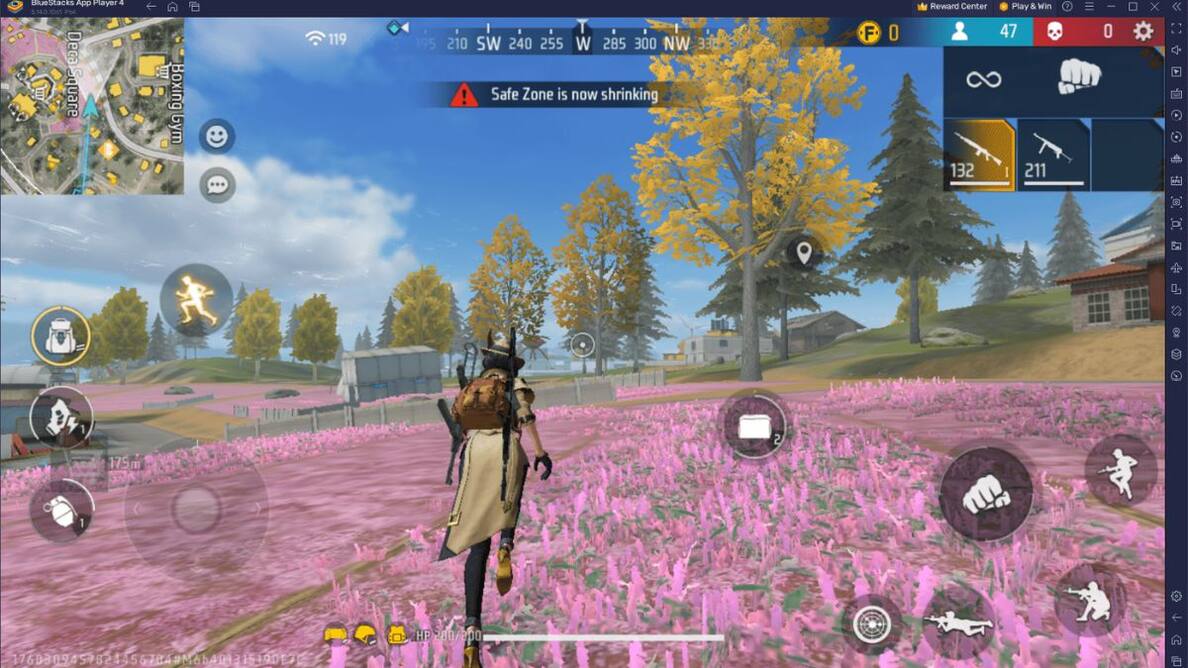Activate the character skill button
This screenshot has width=1188, height=668.
point(61,417)
